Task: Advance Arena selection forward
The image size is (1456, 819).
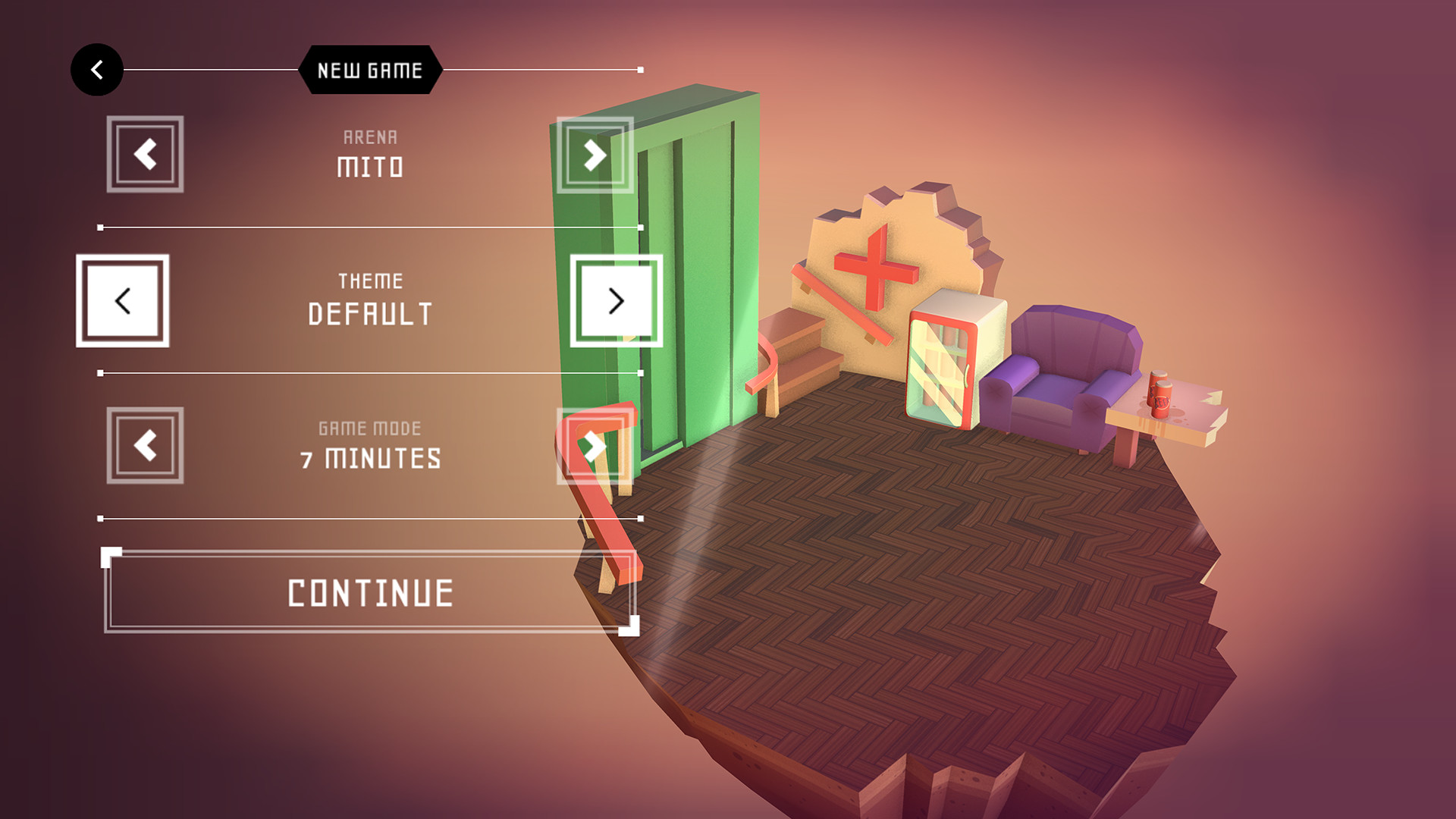Action: pos(594,154)
